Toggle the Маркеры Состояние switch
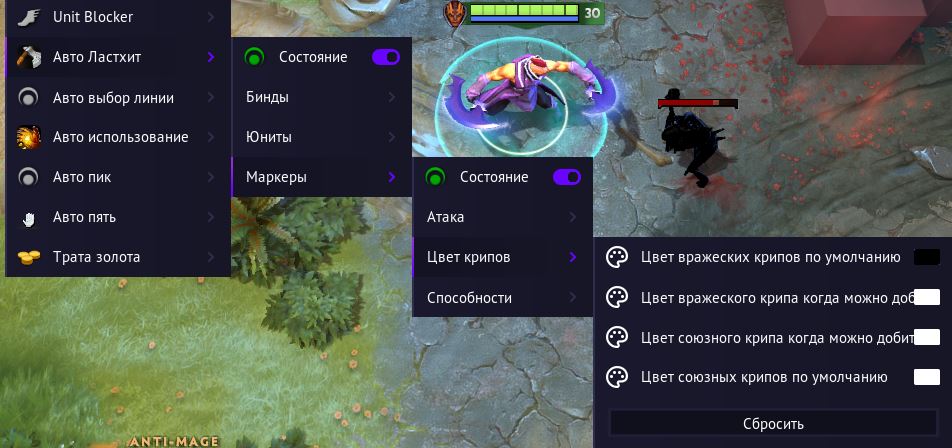The height and width of the screenshot is (448, 952). tap(566, 177)
